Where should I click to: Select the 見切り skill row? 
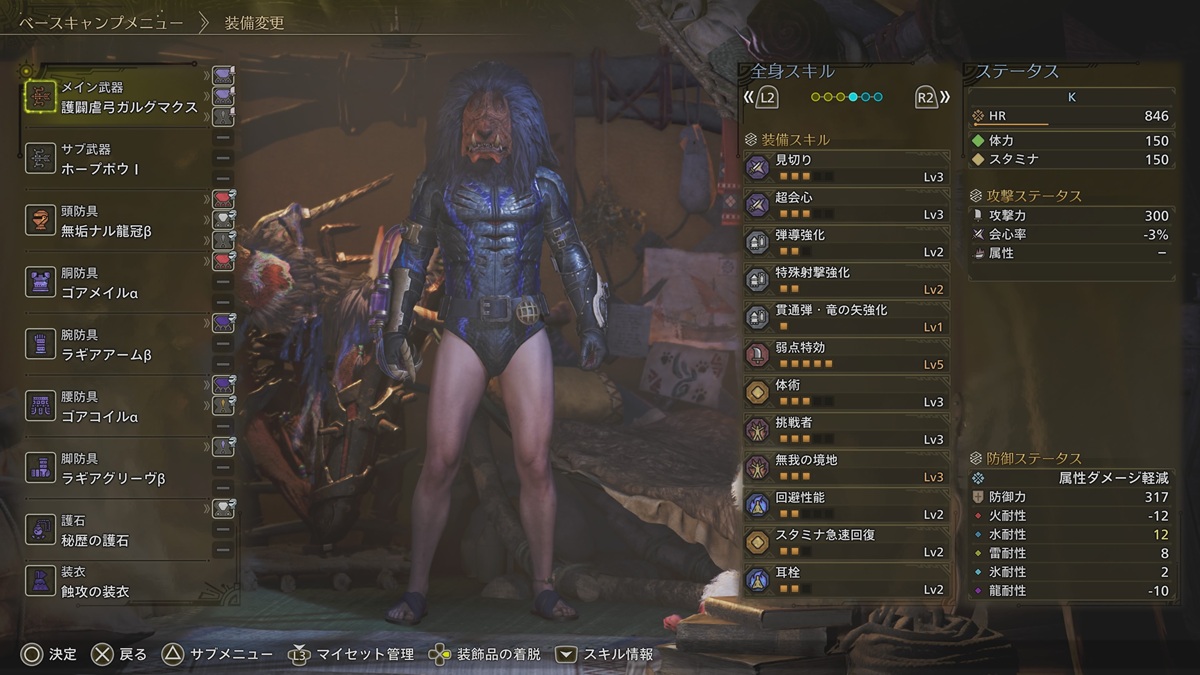846,166
